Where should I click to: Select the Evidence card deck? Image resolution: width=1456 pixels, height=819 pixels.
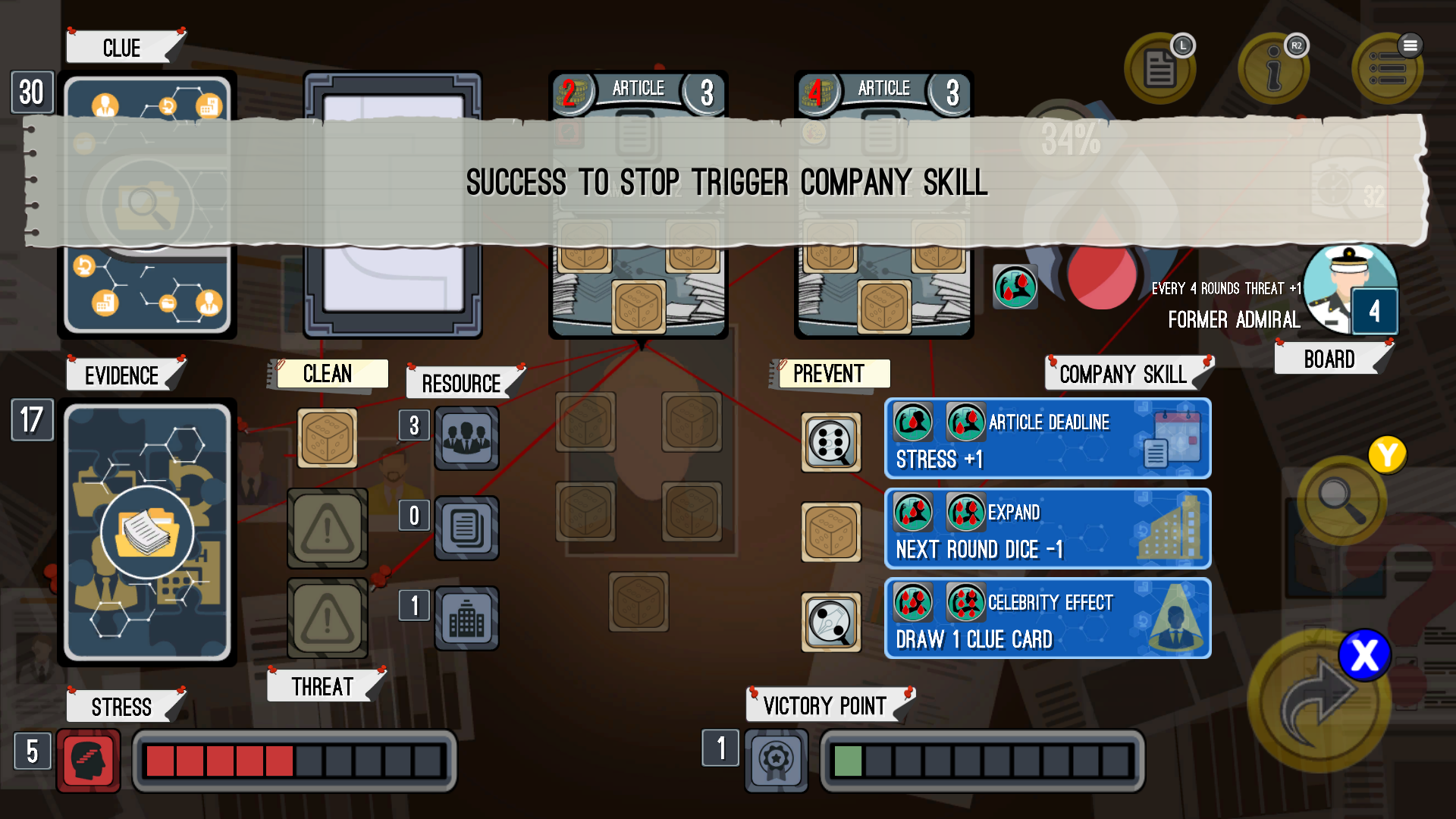(x=147, y=532)
